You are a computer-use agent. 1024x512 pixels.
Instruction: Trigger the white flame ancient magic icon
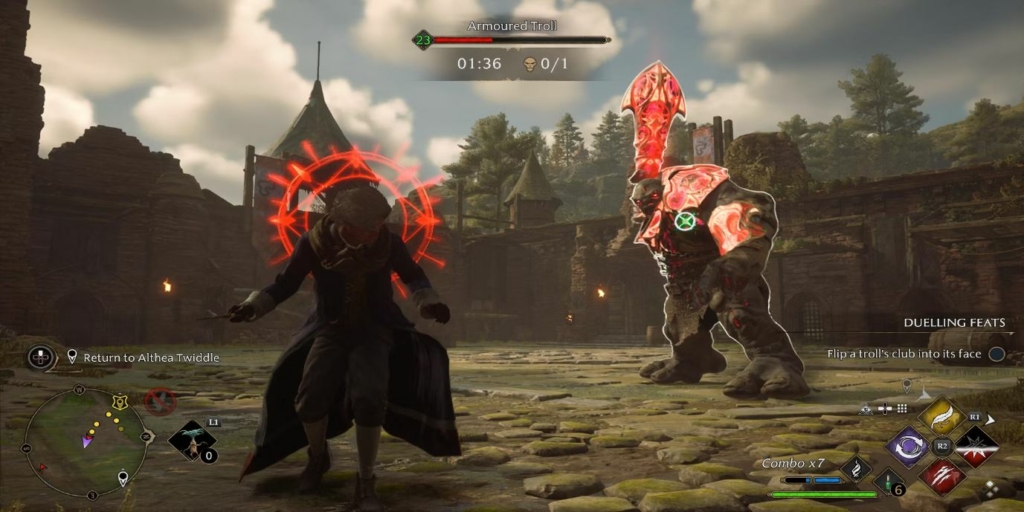855,468
